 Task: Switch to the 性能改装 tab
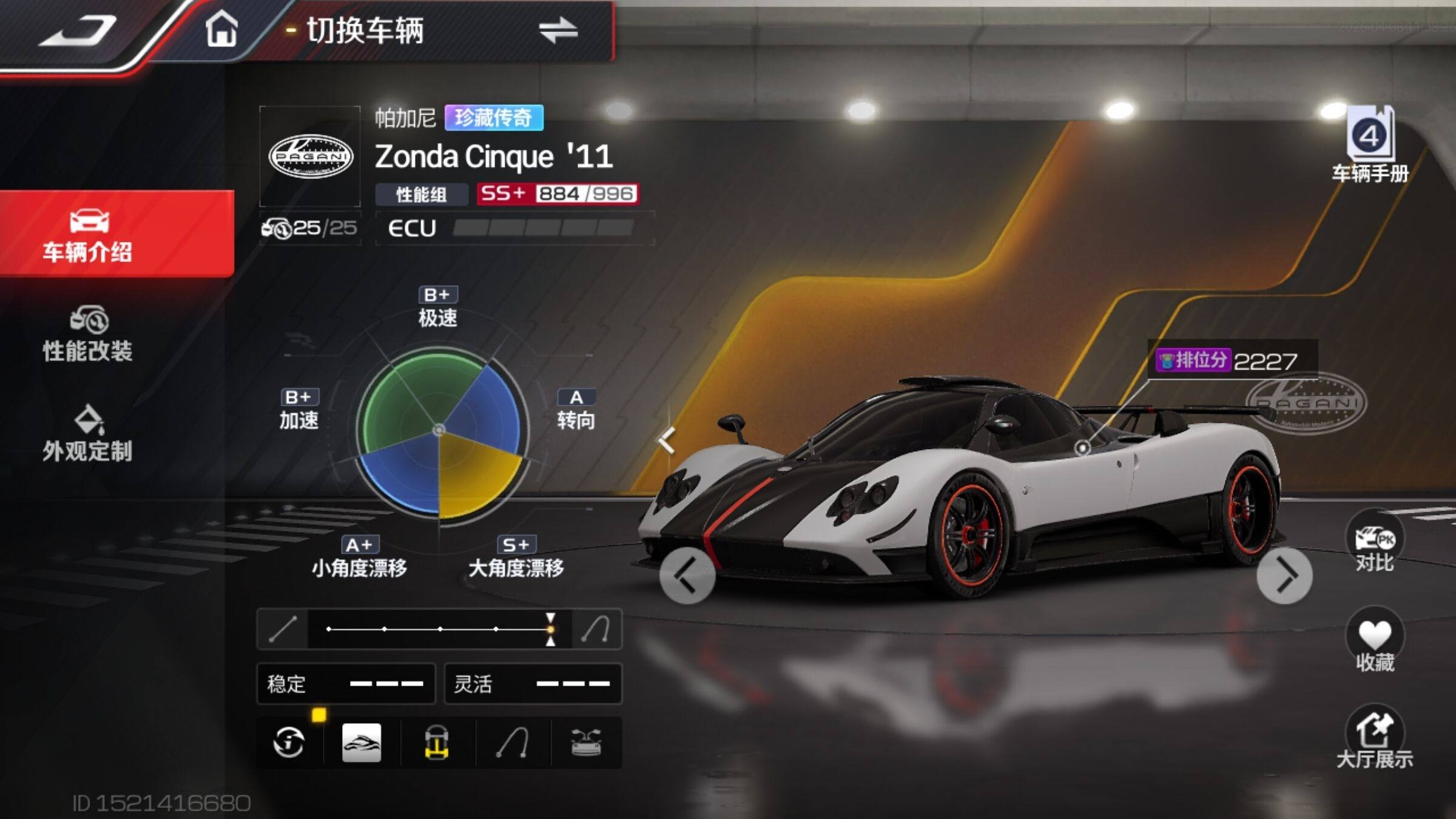click(x=88, y=335)
